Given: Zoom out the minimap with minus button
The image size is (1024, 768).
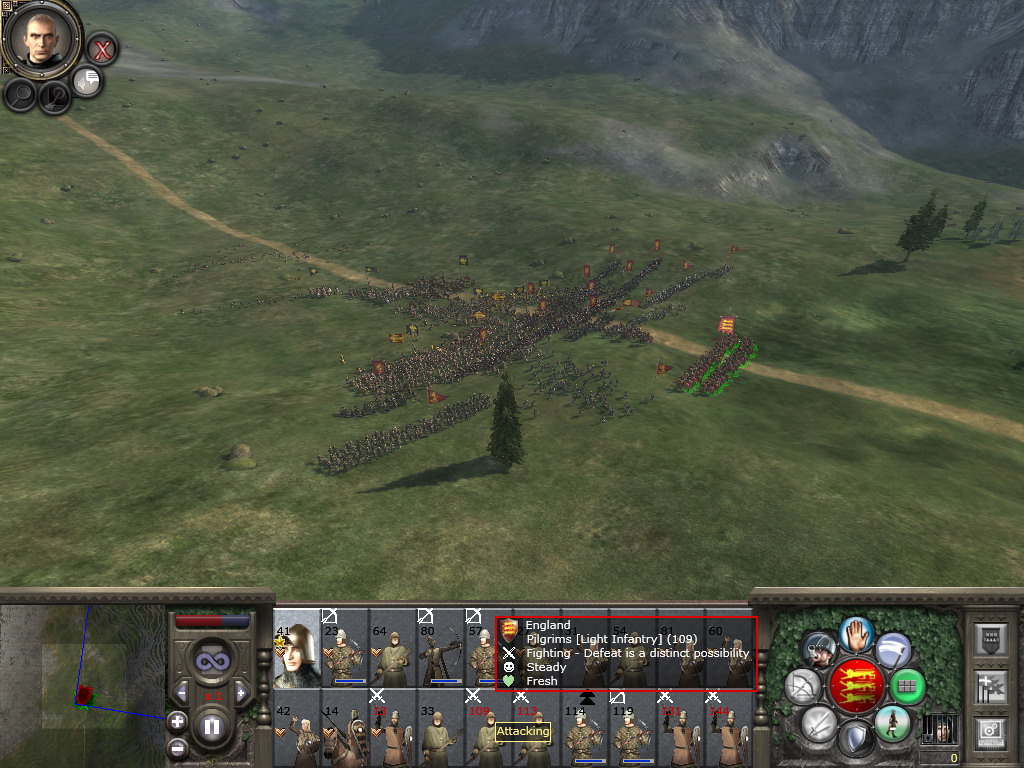Looking at the screenshot, I should click(x=177, y=747).
